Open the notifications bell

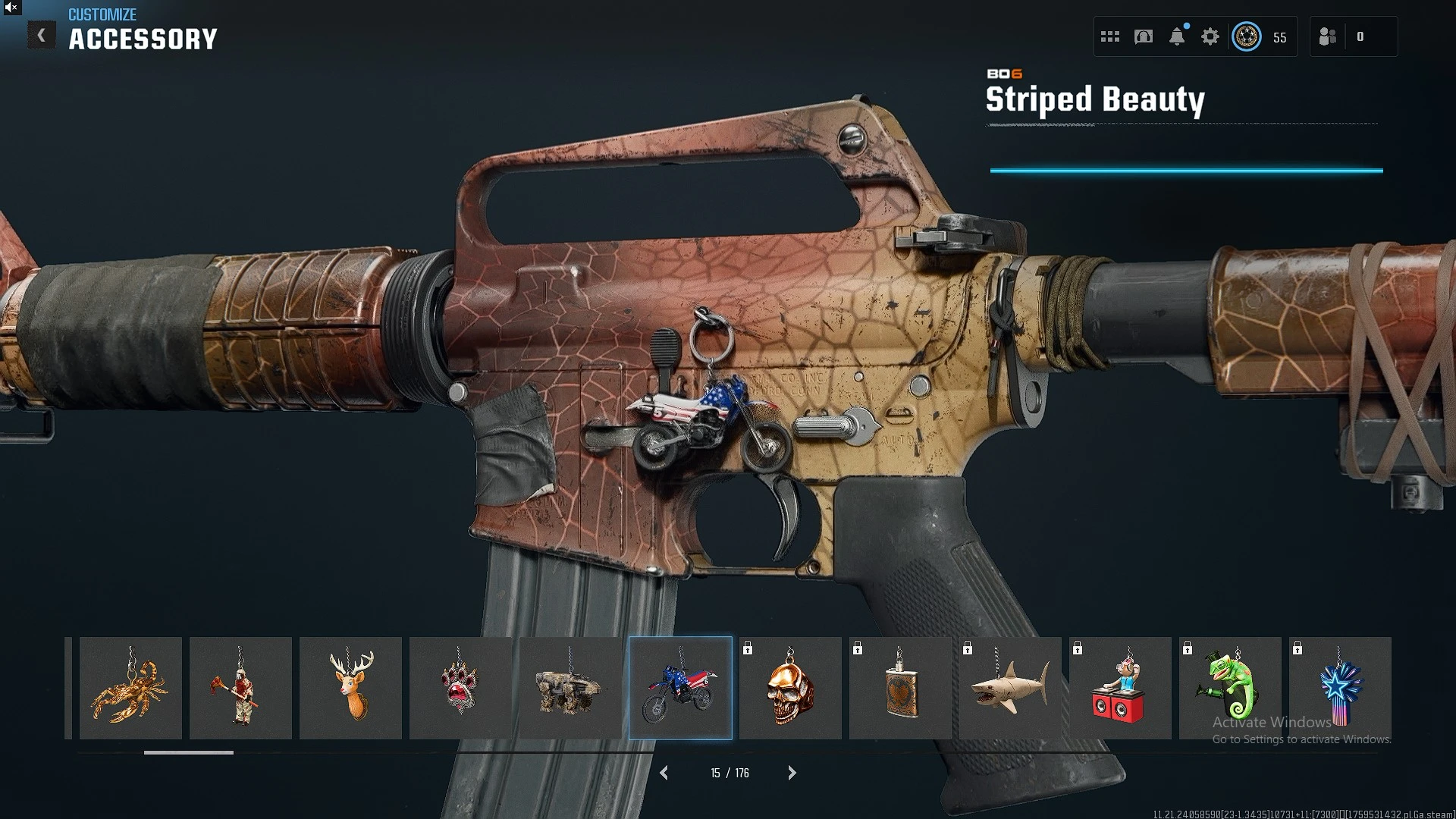[x=1177, y=36]
